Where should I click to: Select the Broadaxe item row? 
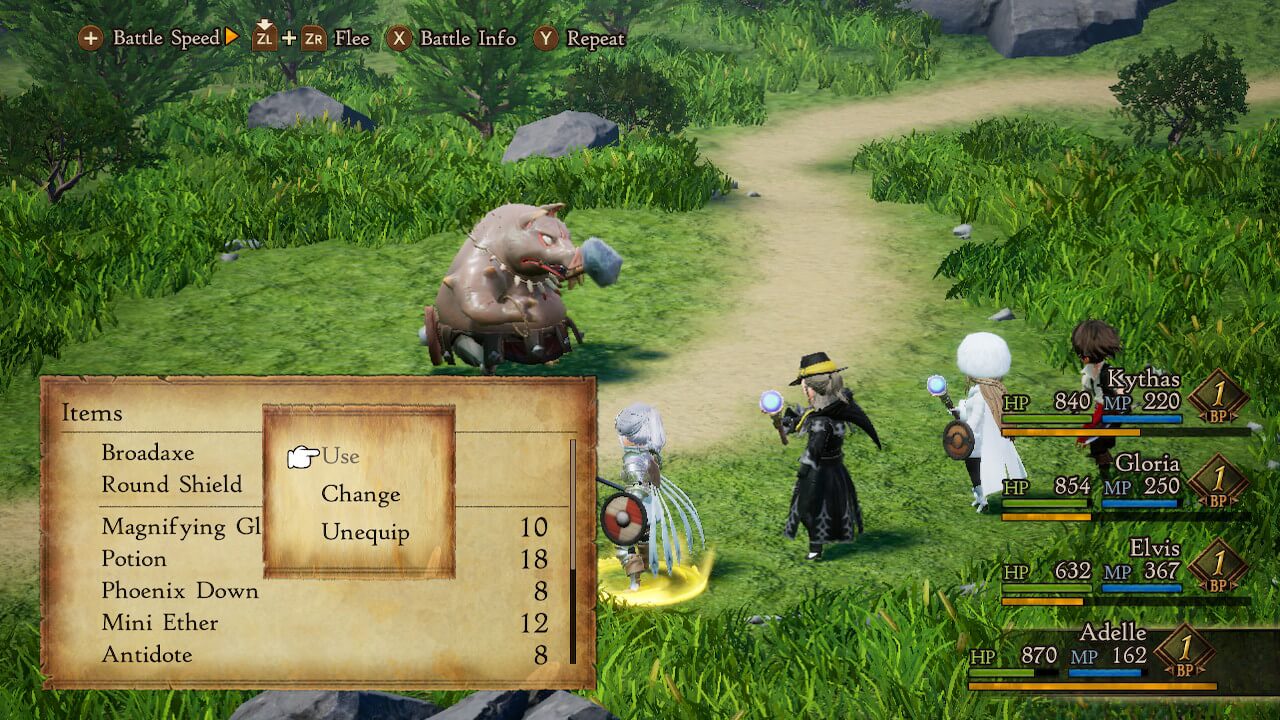click(148, 453)
